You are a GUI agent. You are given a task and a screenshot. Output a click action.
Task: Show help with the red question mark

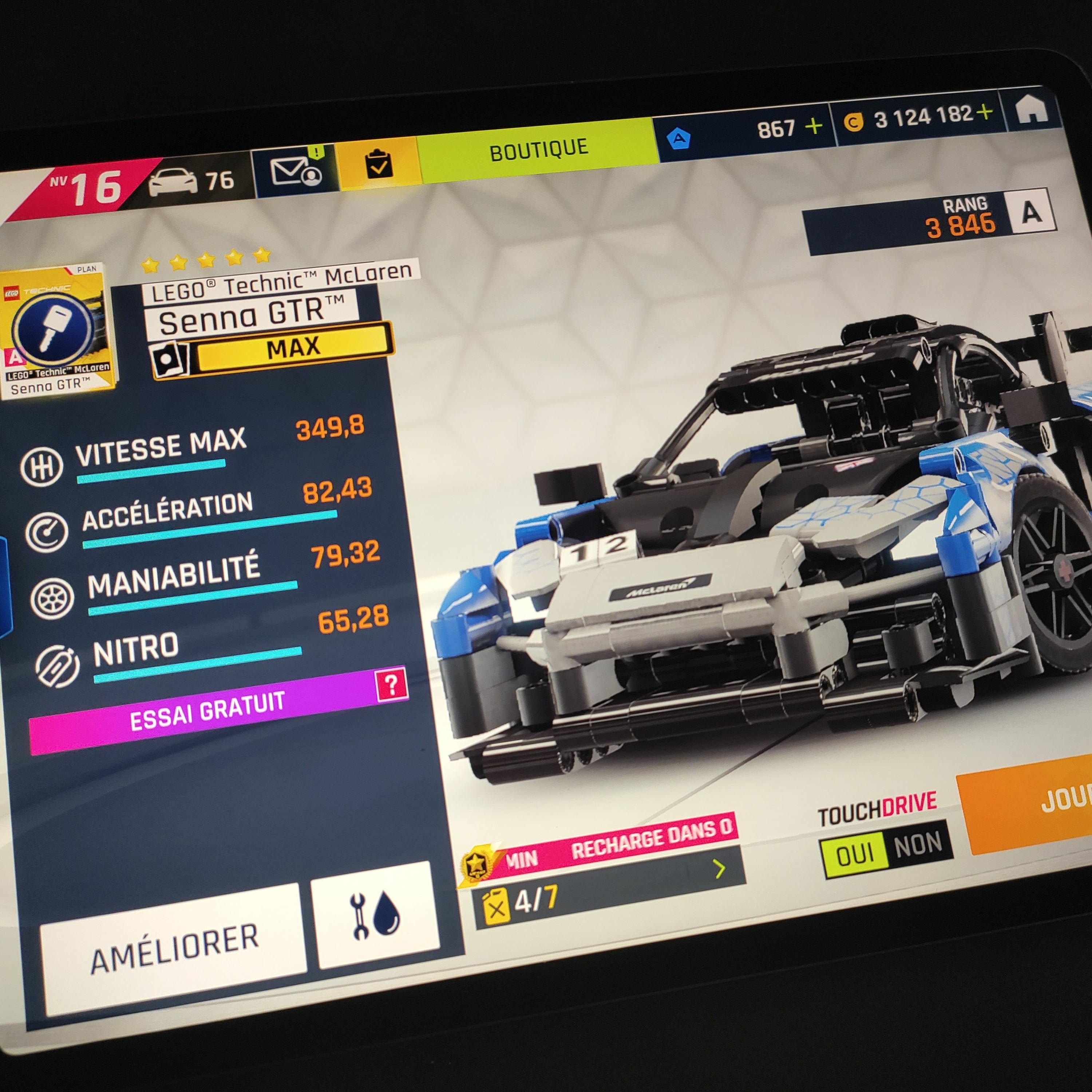(391, 685)
